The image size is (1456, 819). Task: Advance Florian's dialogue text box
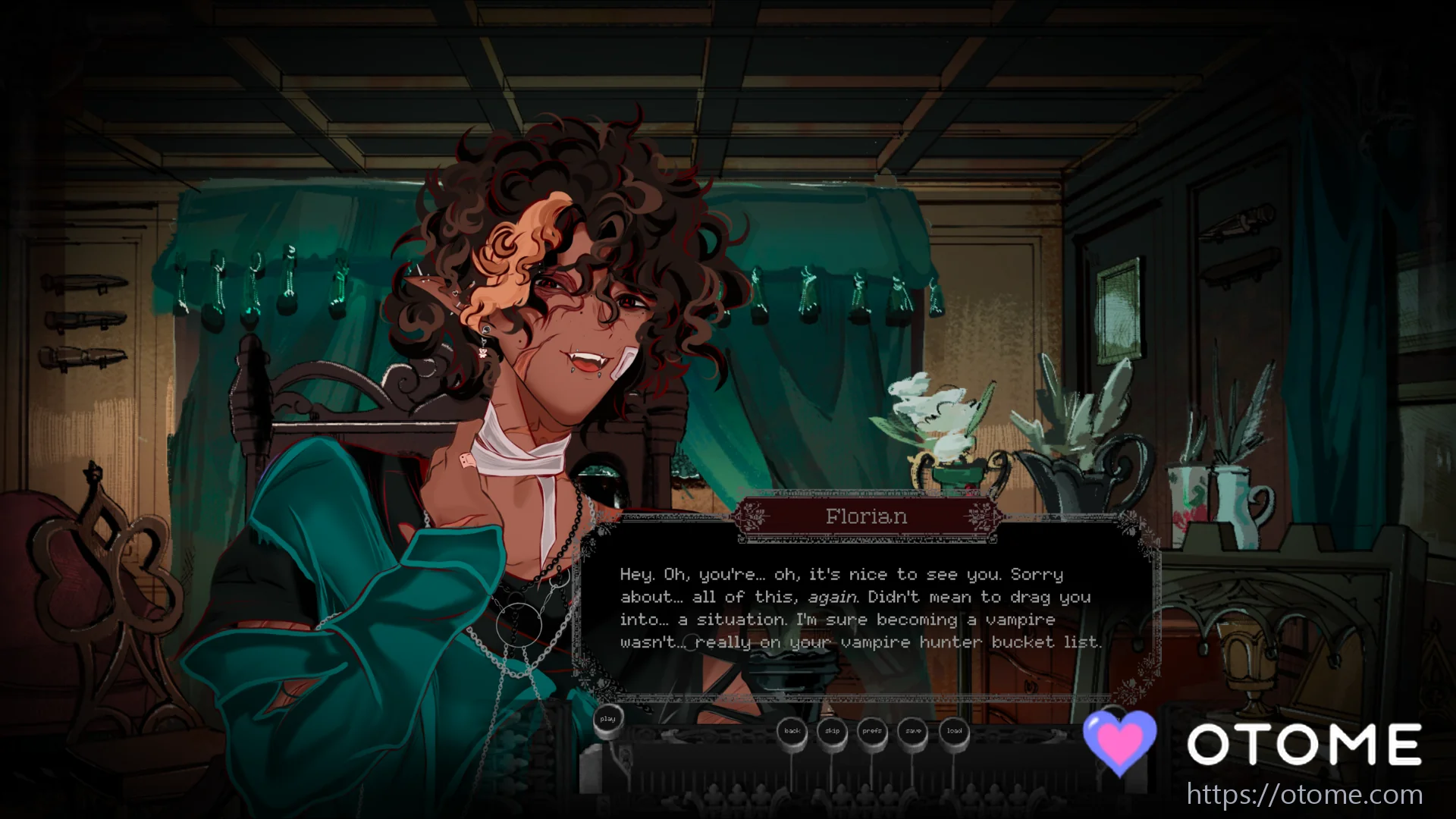click(x=861, y=608)
